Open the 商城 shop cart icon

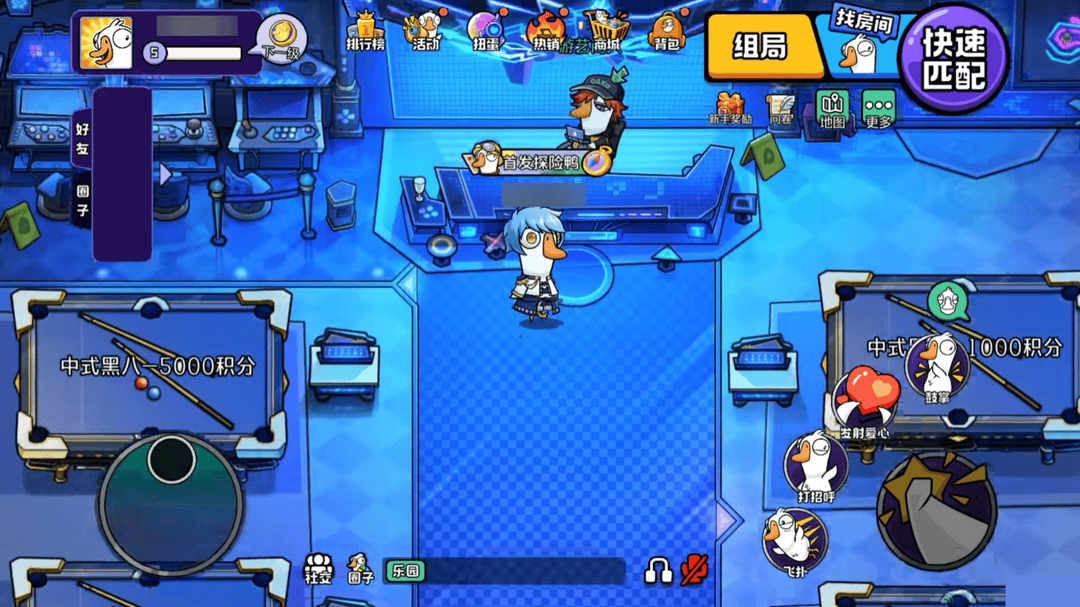click(605, 31)
